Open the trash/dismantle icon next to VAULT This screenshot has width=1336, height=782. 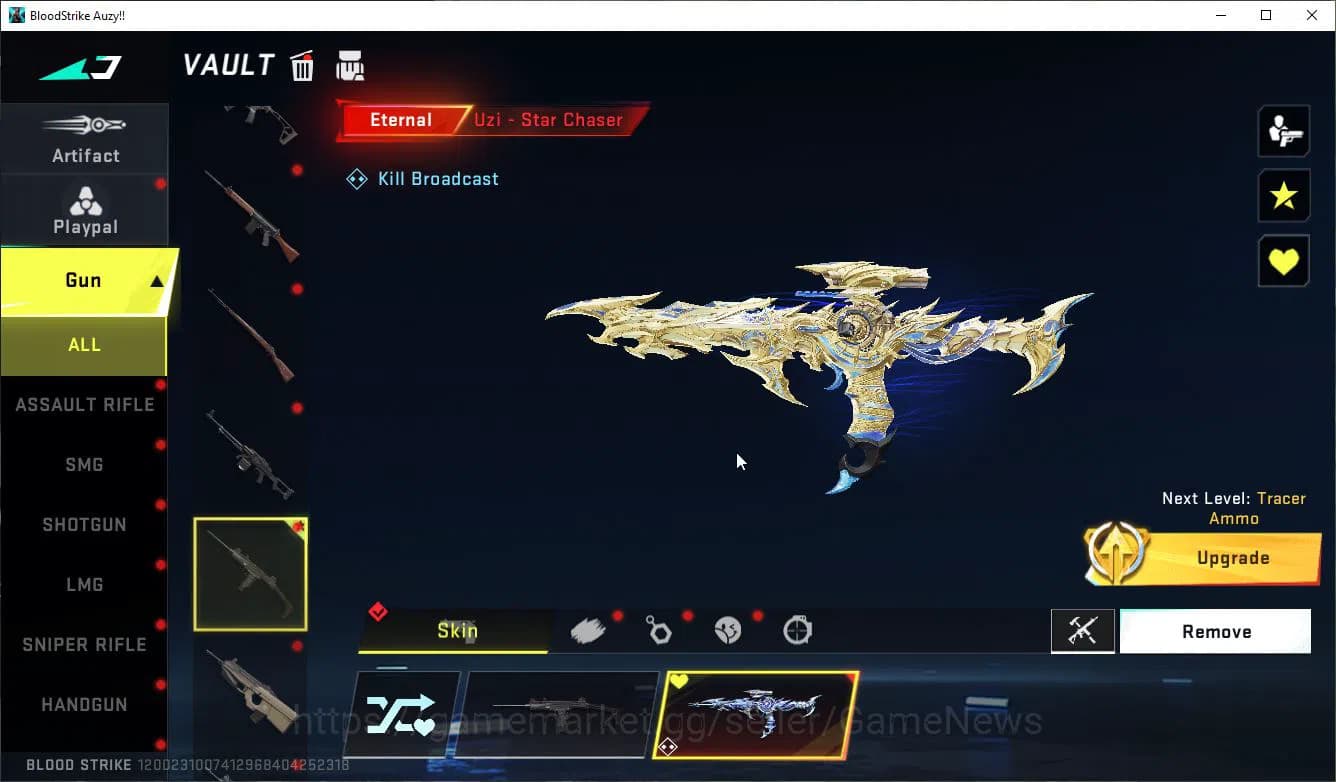[x=301, y=65]
